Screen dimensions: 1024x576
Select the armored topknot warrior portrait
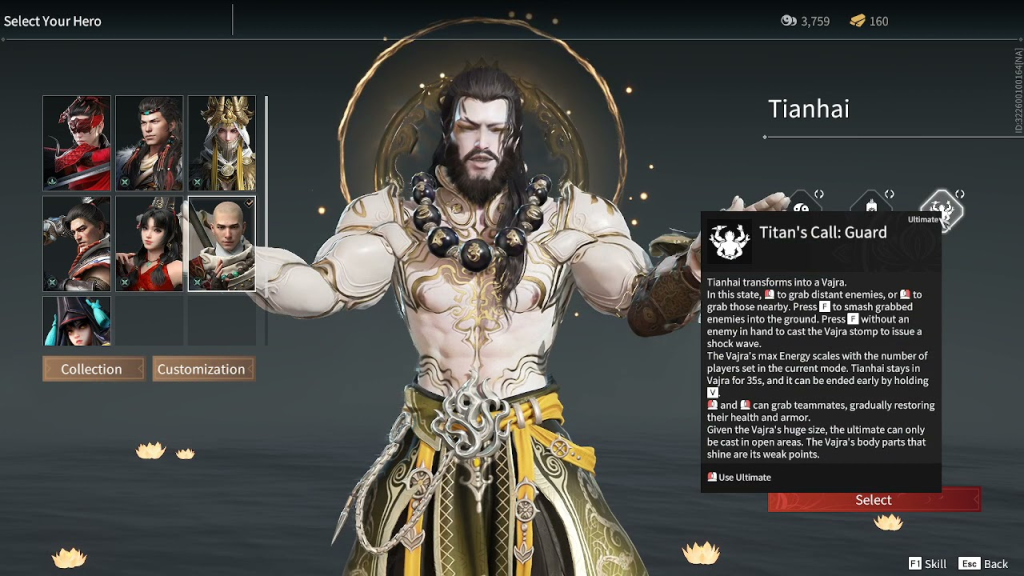pyautogui.click(x=76, y=243)
